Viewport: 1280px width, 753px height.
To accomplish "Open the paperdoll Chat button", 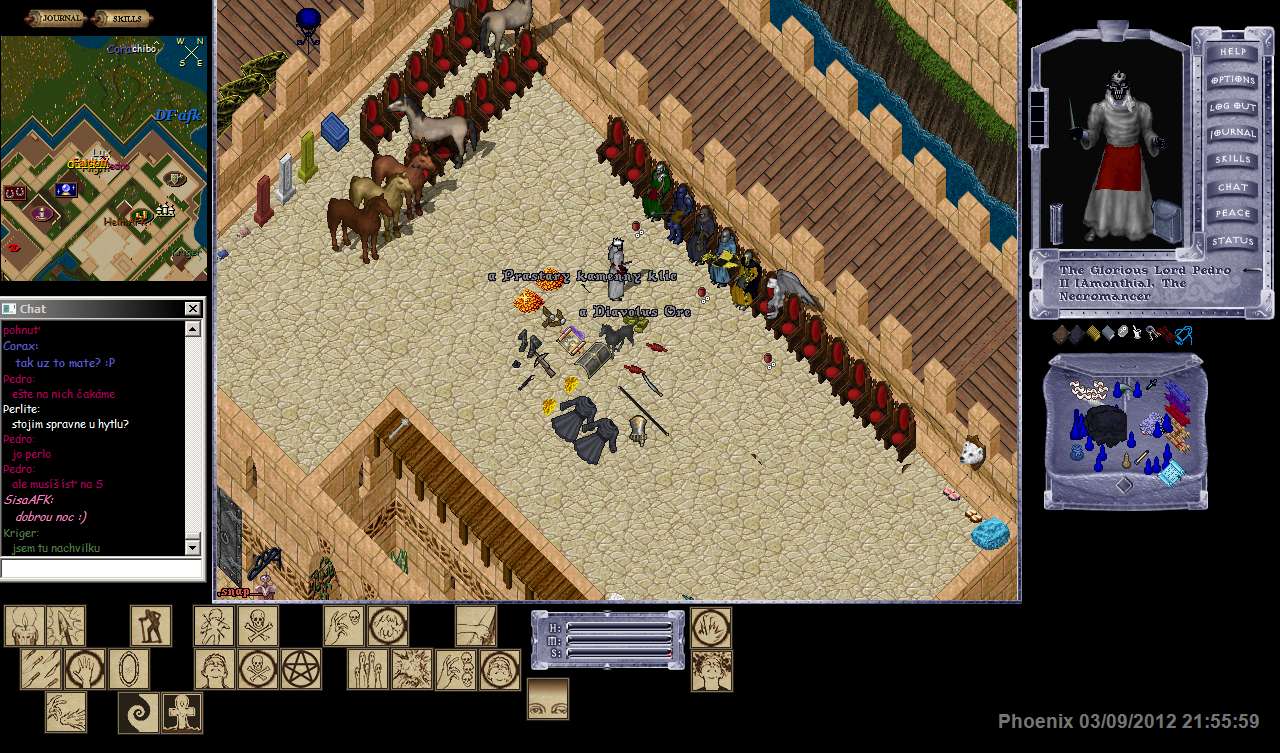I will [1232, 187].
